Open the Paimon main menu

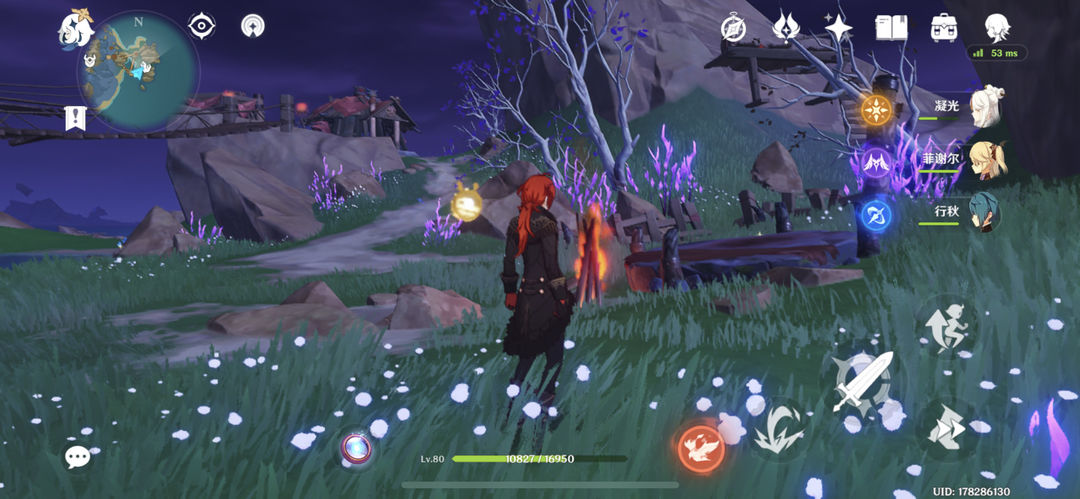click(73, 29)
